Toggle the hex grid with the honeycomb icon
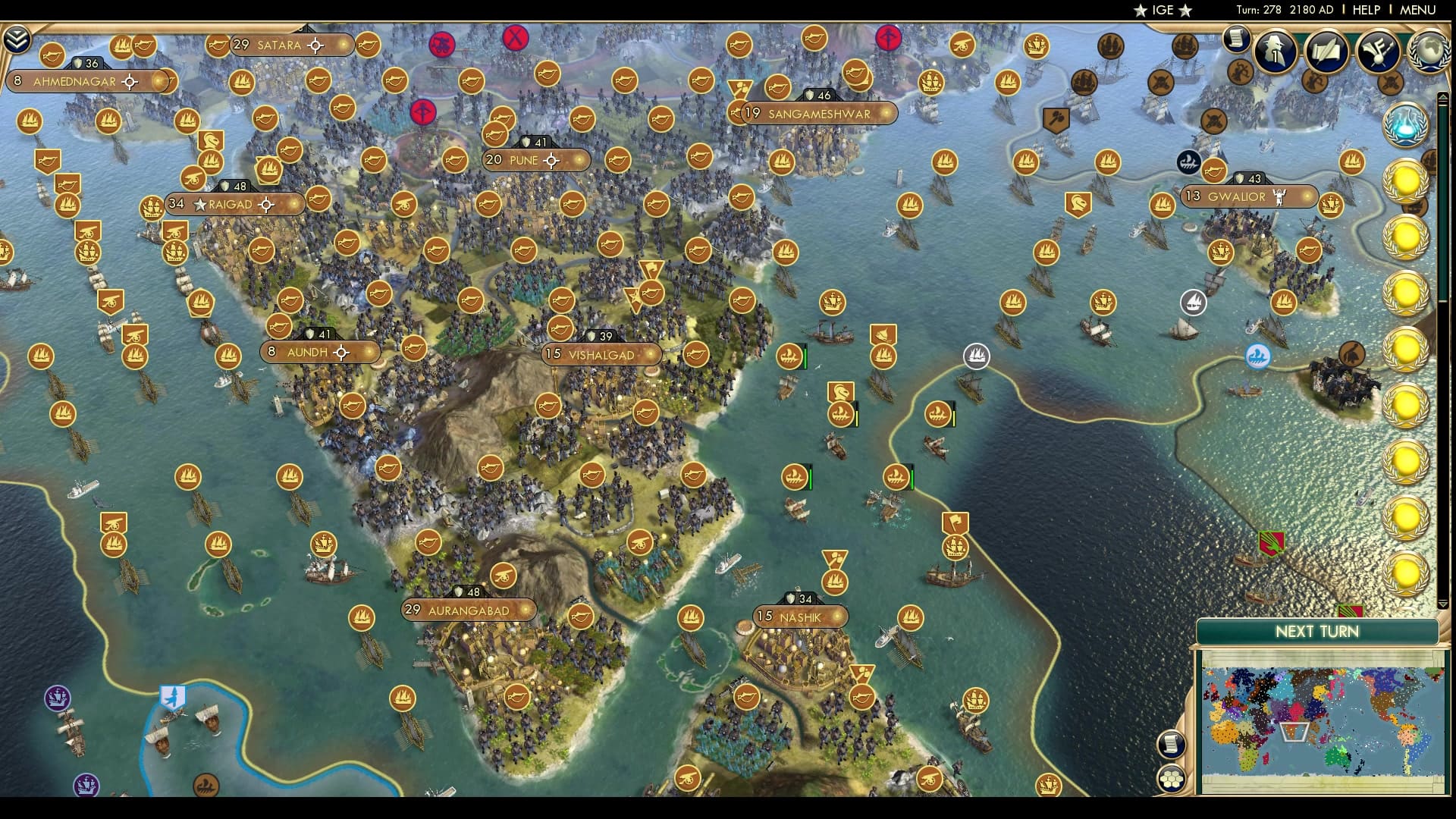 [x=1172, y=780]
